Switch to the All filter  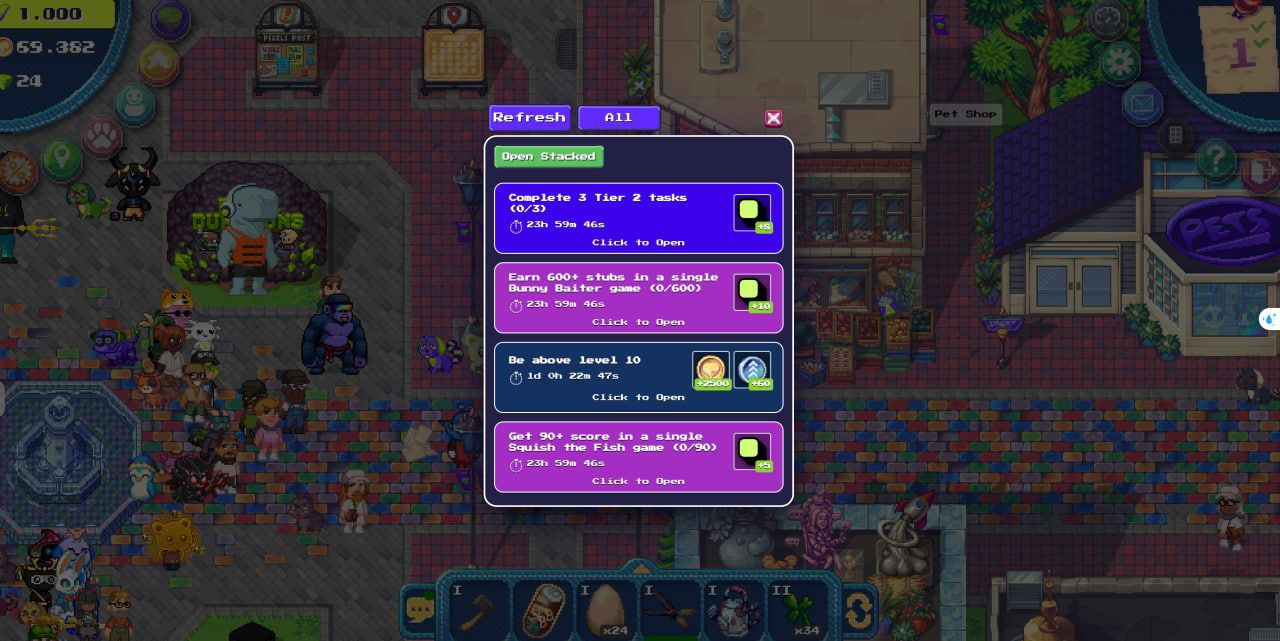pos(619,118)
